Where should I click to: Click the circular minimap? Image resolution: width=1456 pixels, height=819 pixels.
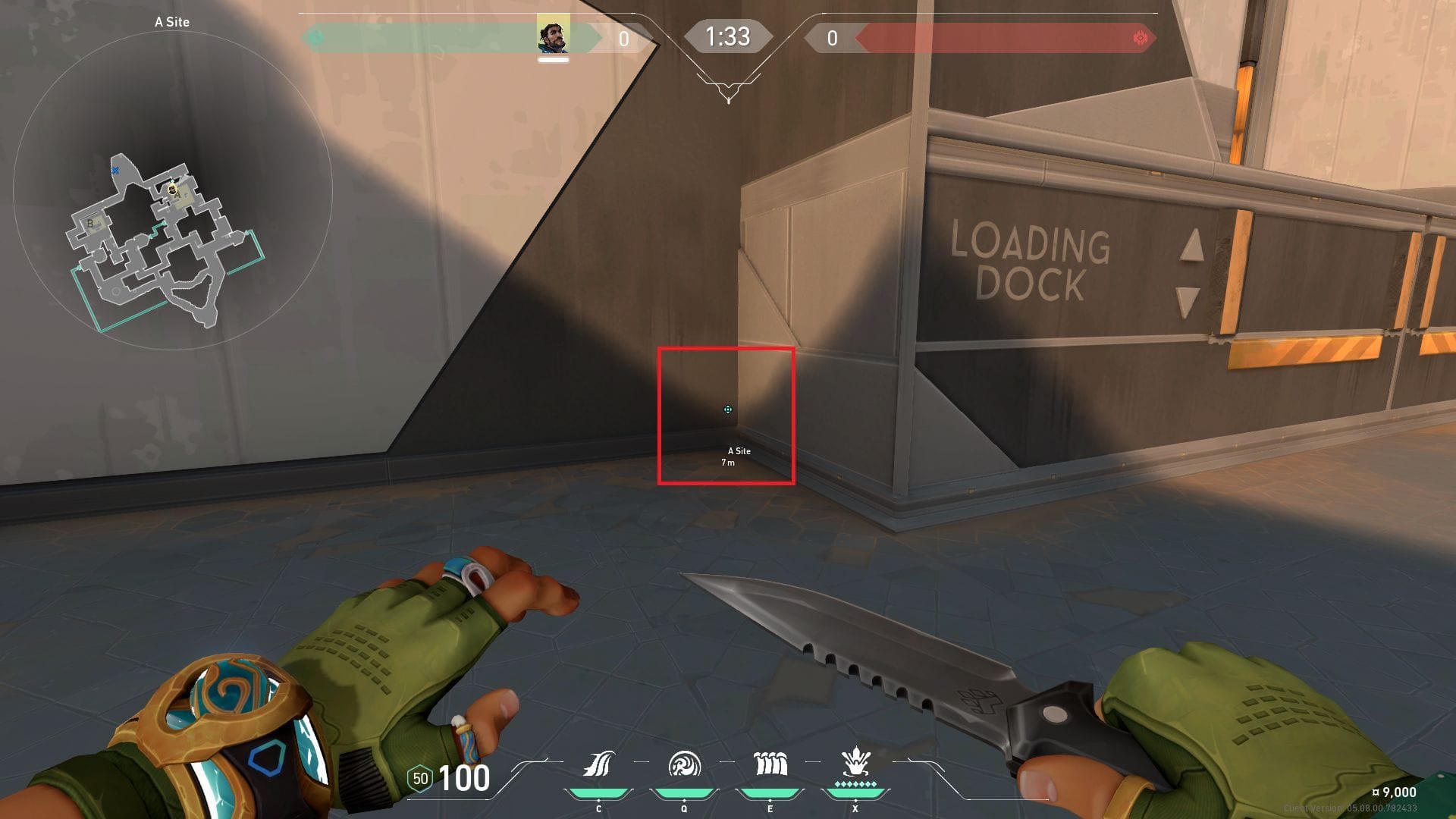coord(173,190)
